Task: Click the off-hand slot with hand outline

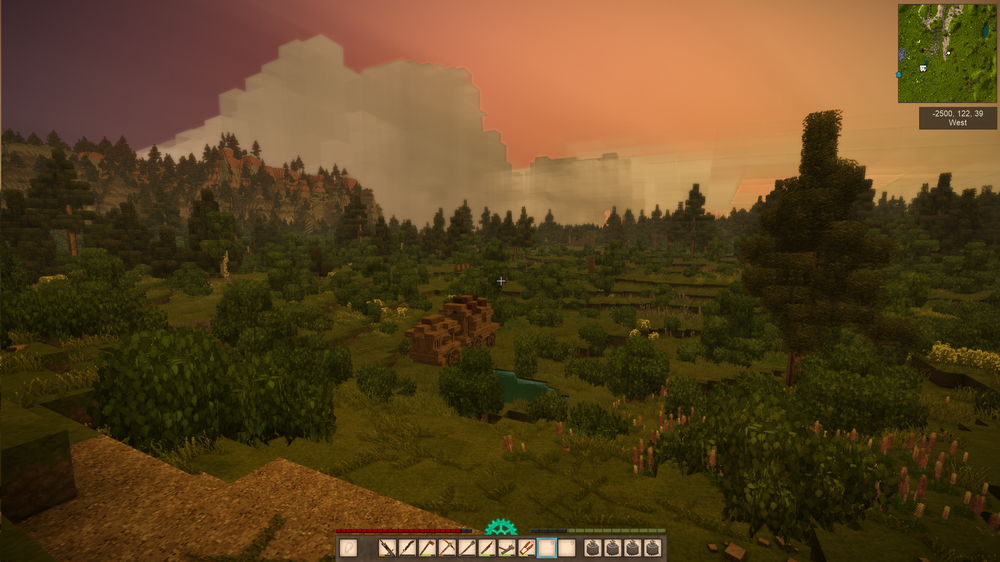Action: (348, 547)
